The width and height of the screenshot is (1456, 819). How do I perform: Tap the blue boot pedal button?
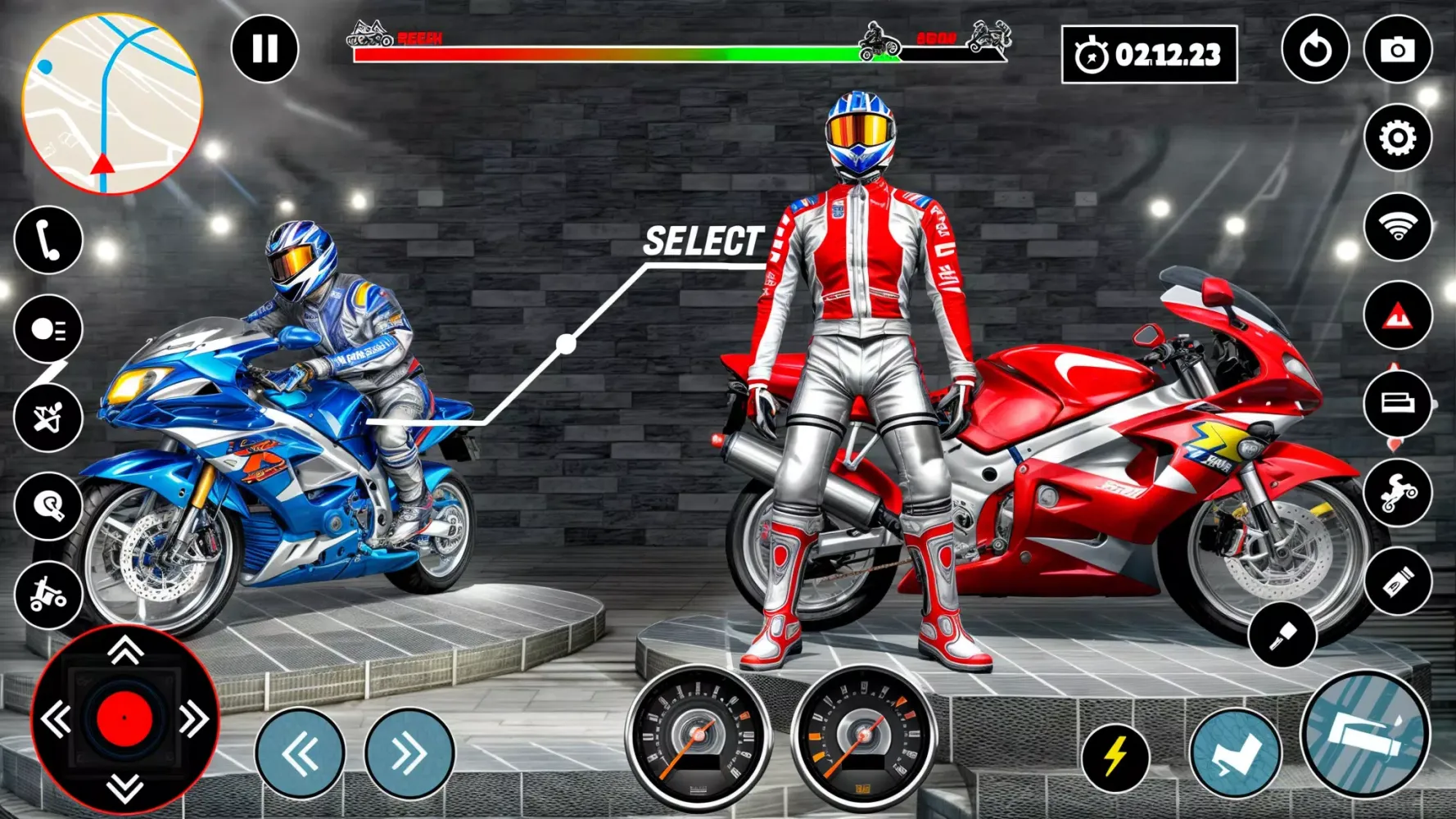click(x=1234, y=754)
